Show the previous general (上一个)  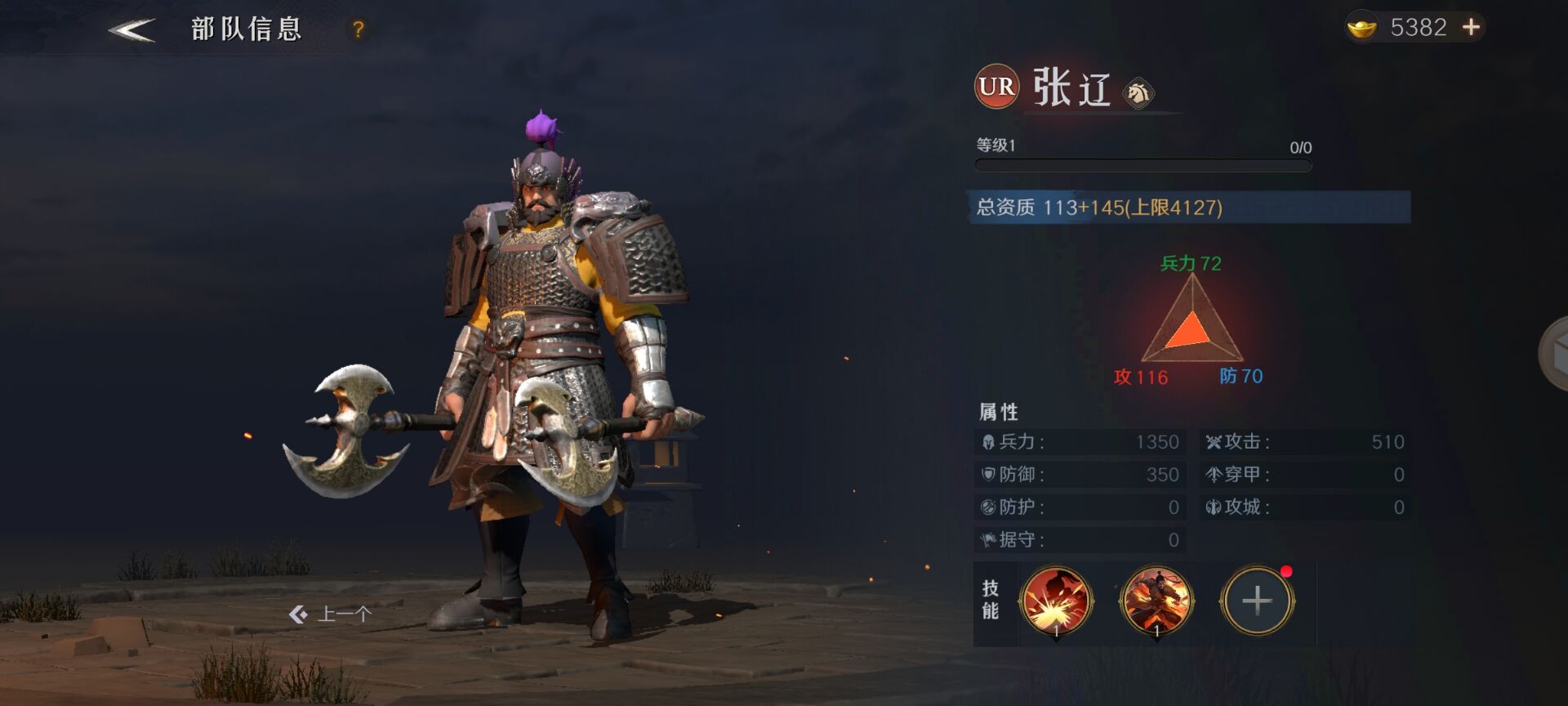pos(331,614)
